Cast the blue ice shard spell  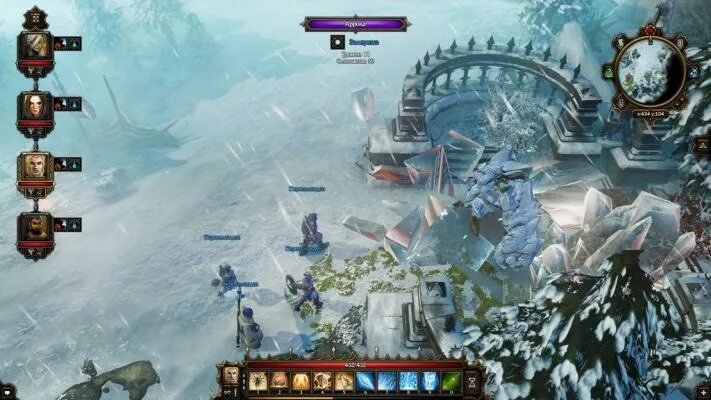coord(366,381)
